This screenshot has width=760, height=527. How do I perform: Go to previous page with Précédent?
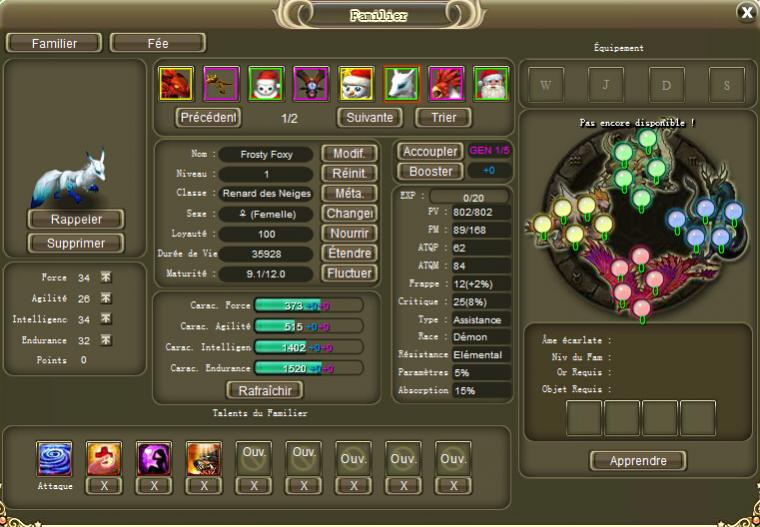click(x=209, y=118)
